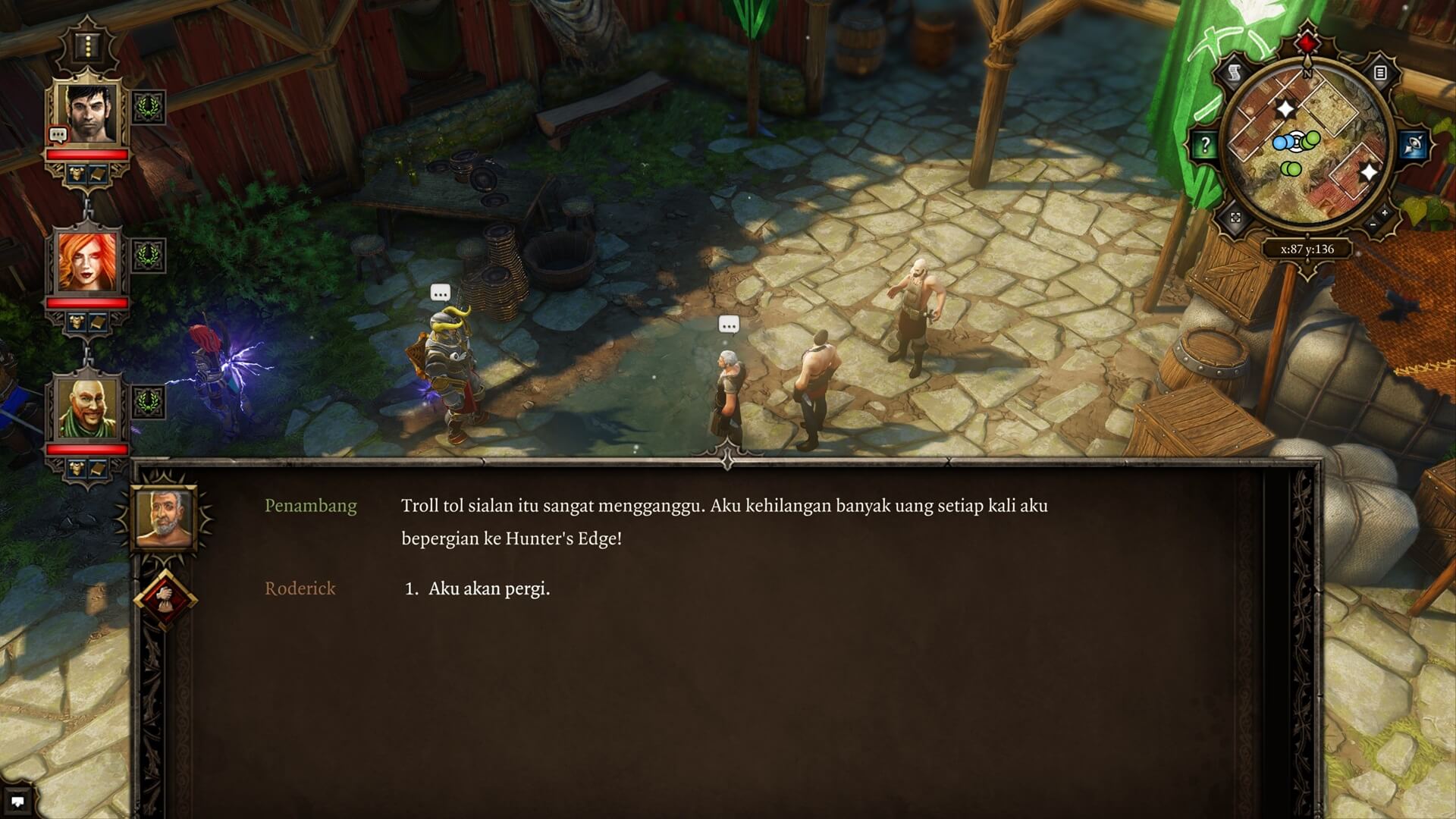
Task: Open the menu list icon beside minimap
Action: pyautogui.click(x=1380, y=73)
